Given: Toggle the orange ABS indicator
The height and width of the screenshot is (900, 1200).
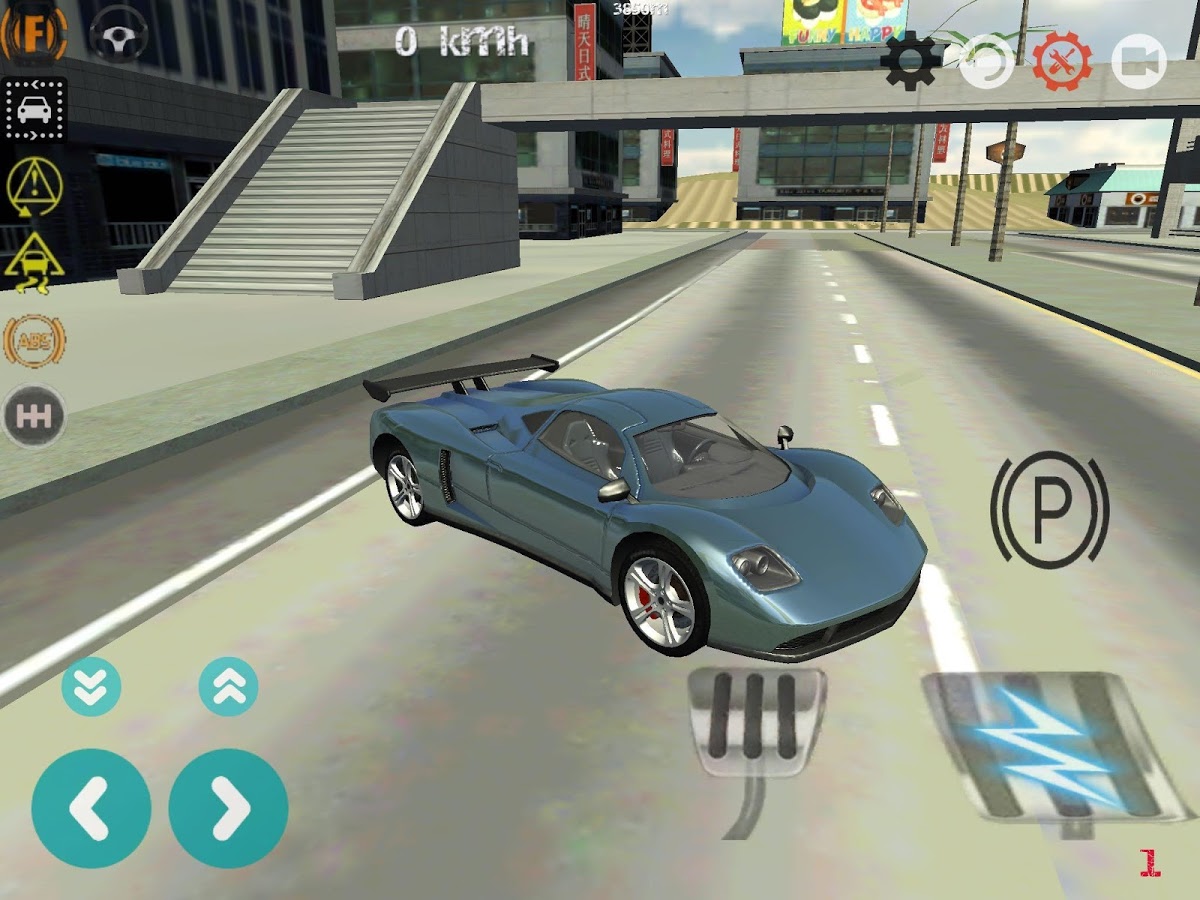Looking at the screenshot, I should coord(34,340).
